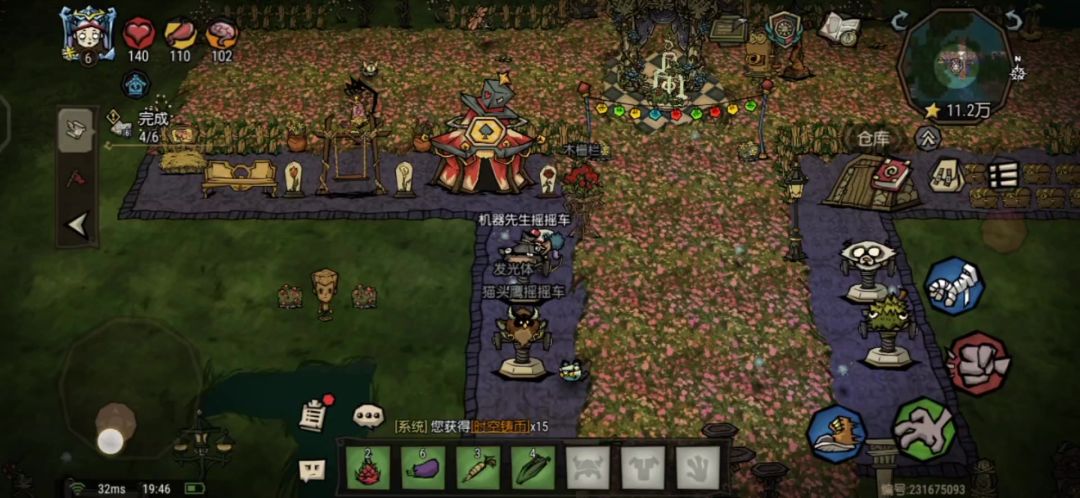This screenshot has width=1080, height=498.
Task: Open the red spiral book icon
Action: (x=889, y=175)
